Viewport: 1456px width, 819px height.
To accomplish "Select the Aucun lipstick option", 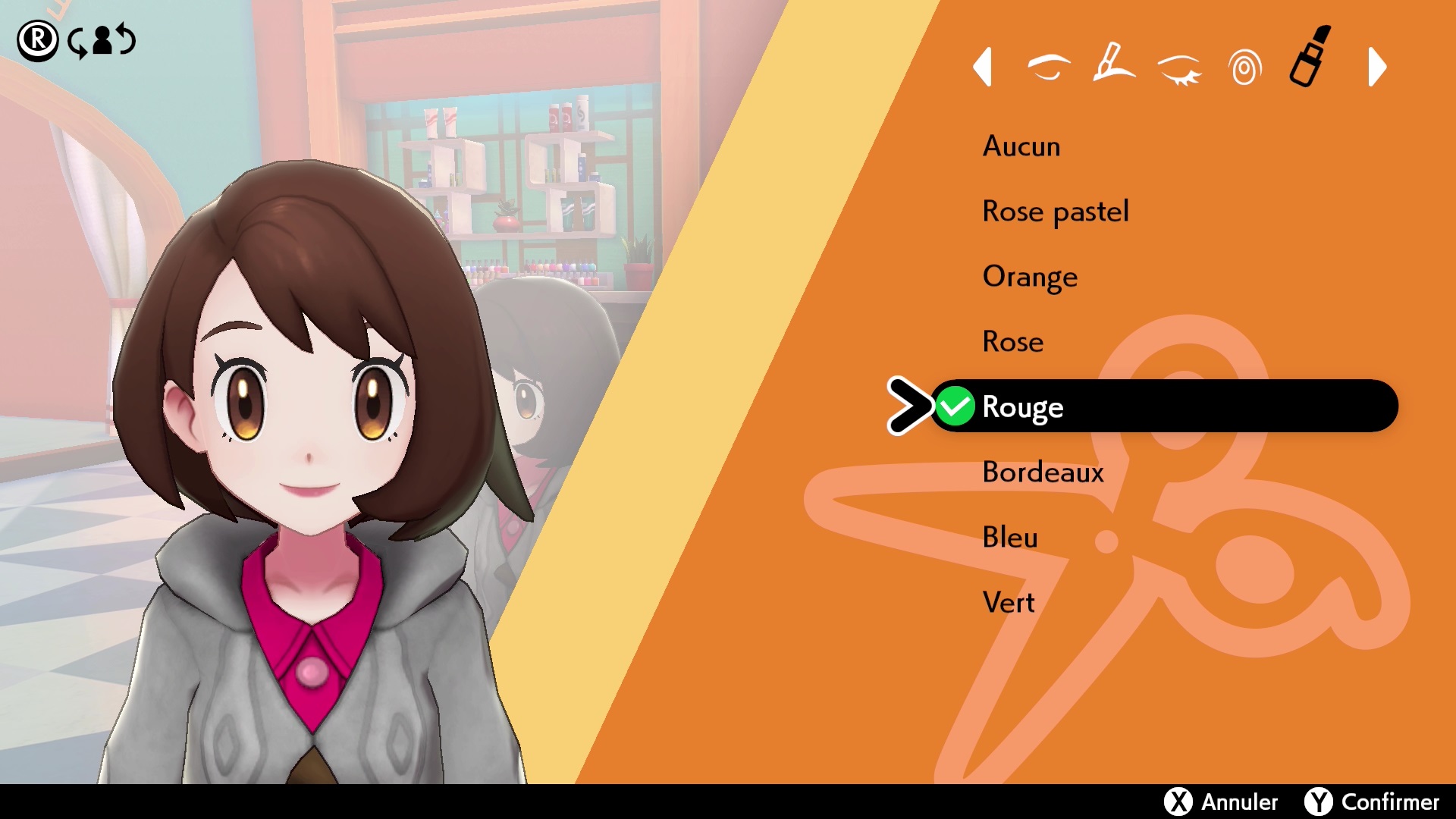I will [1021, 146].
